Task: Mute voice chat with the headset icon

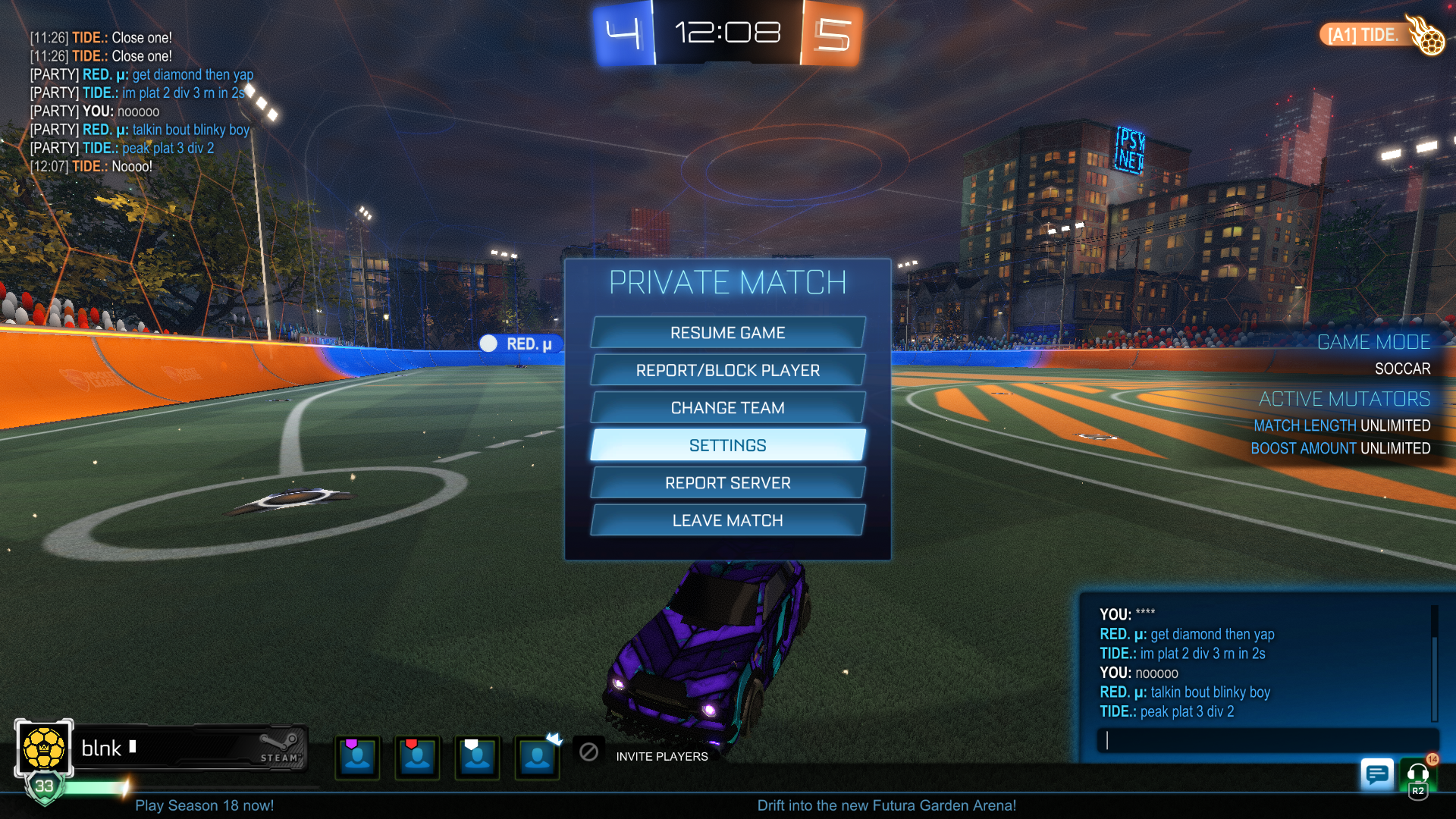Action: tap(1417, 775)
